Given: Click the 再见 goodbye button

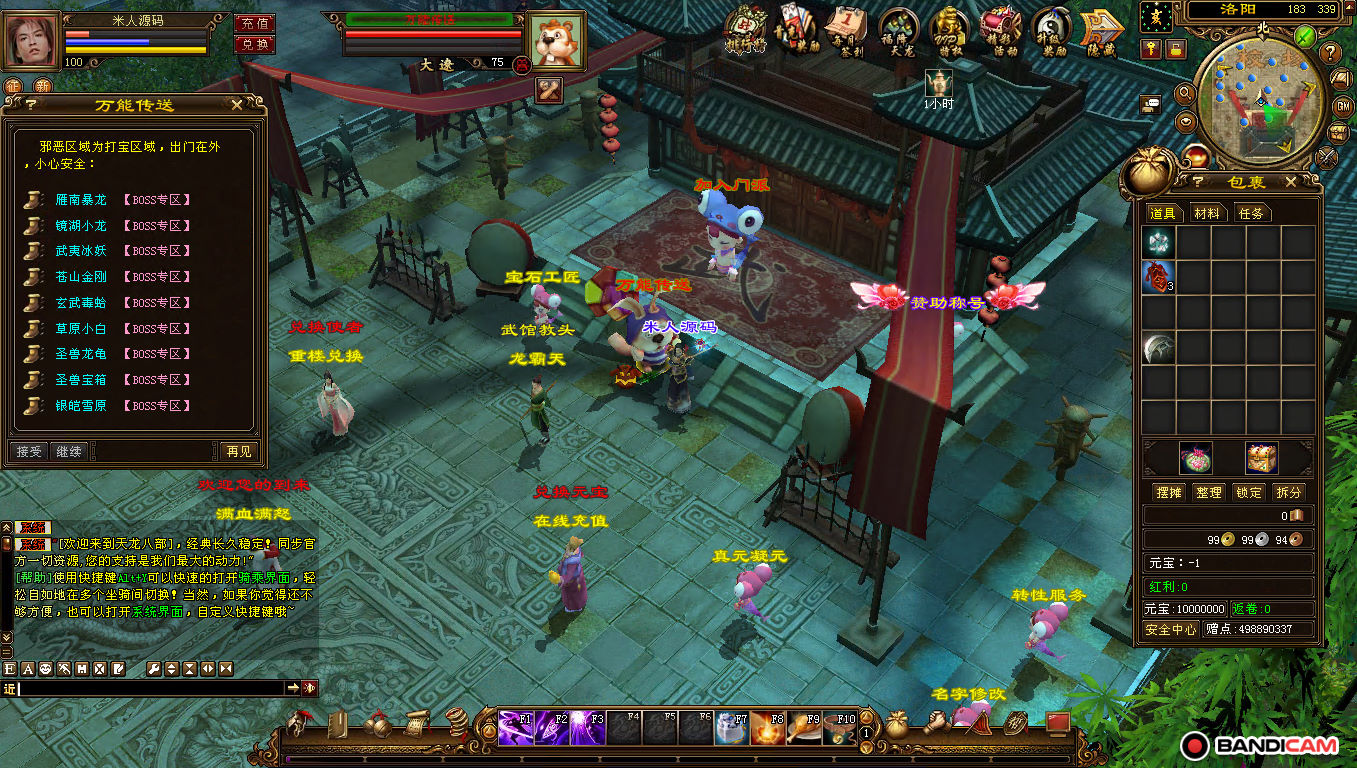Looking at the screenshot, I should point(239,452).
